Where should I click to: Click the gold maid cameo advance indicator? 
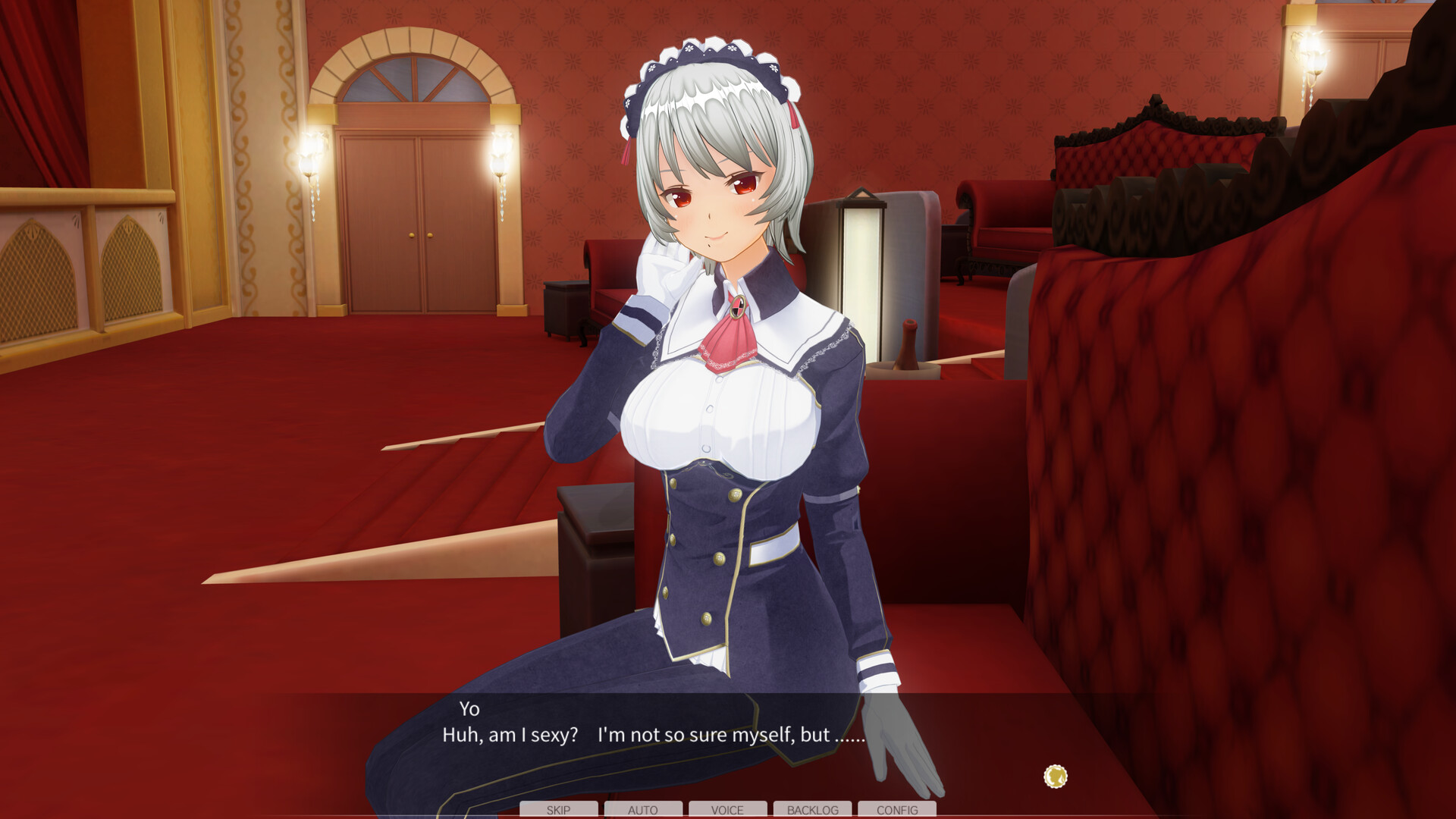click(1056, 776)
